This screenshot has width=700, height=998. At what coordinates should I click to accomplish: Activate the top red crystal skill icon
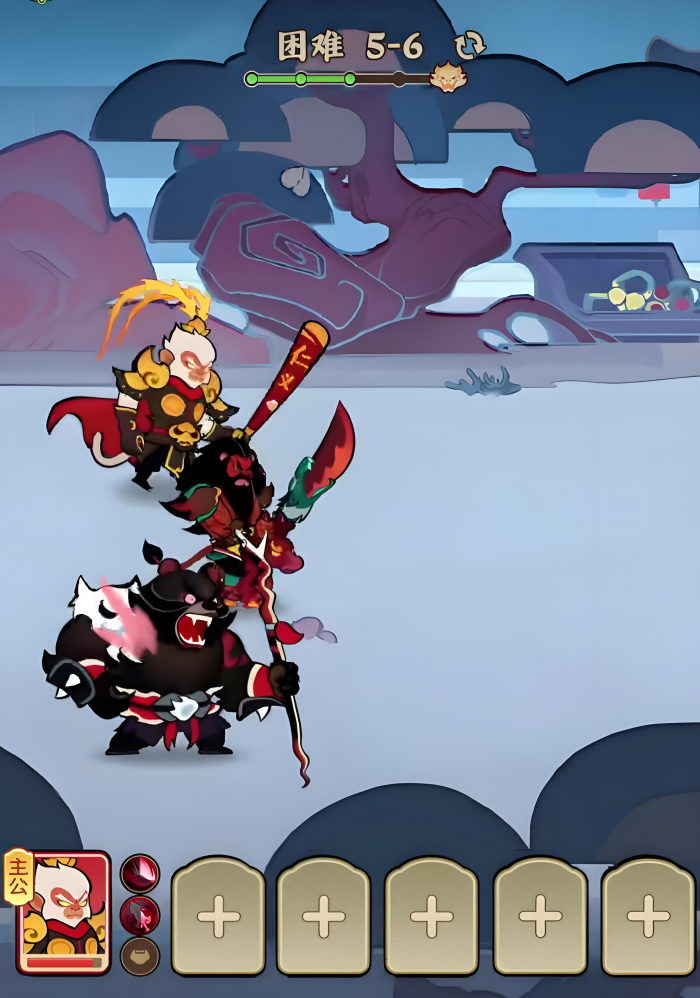tap(140, 873)
